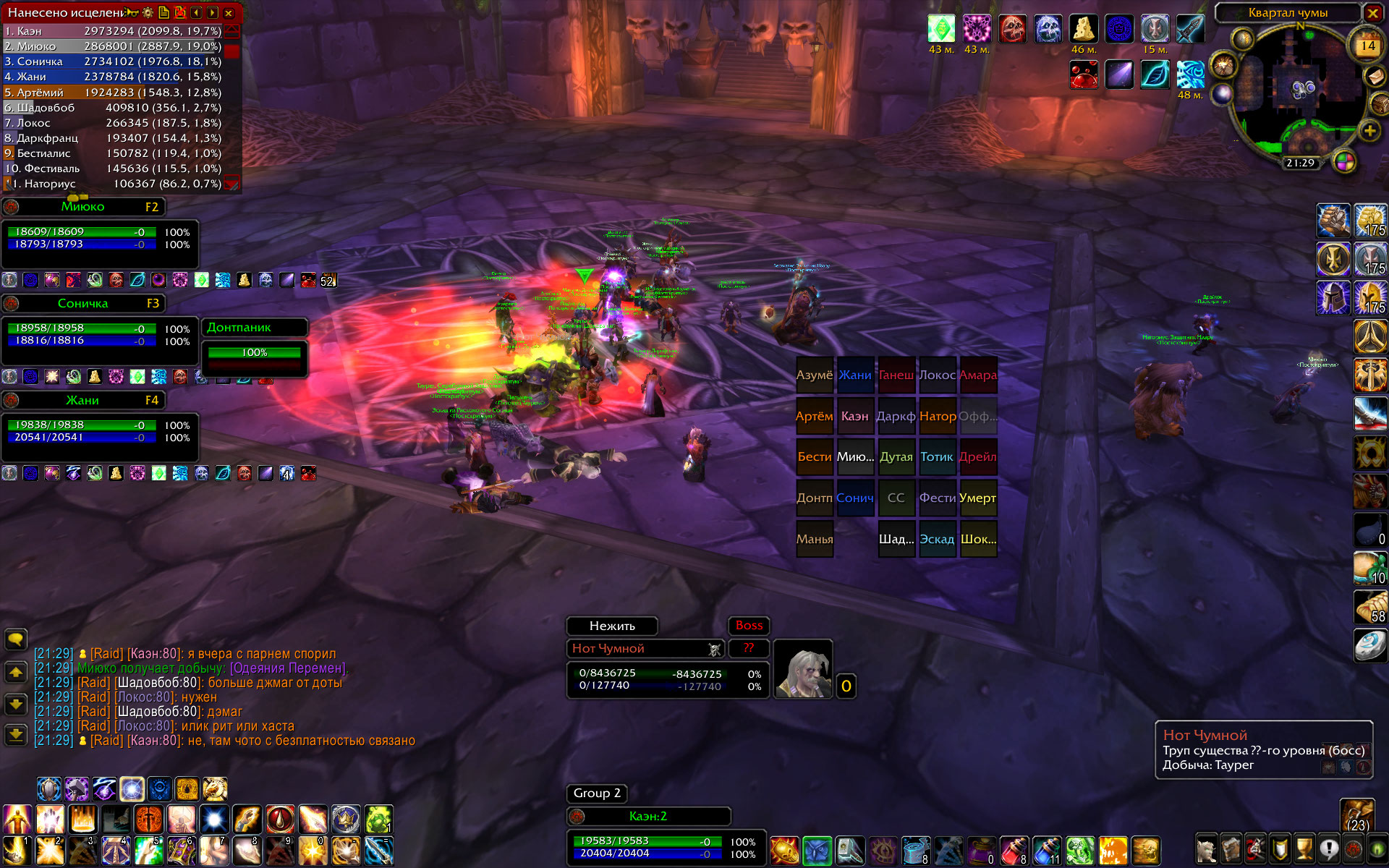Open the backpack bag showing (23)
1389x868 pixels.
pyautogui.click(x=1357, y=815)
